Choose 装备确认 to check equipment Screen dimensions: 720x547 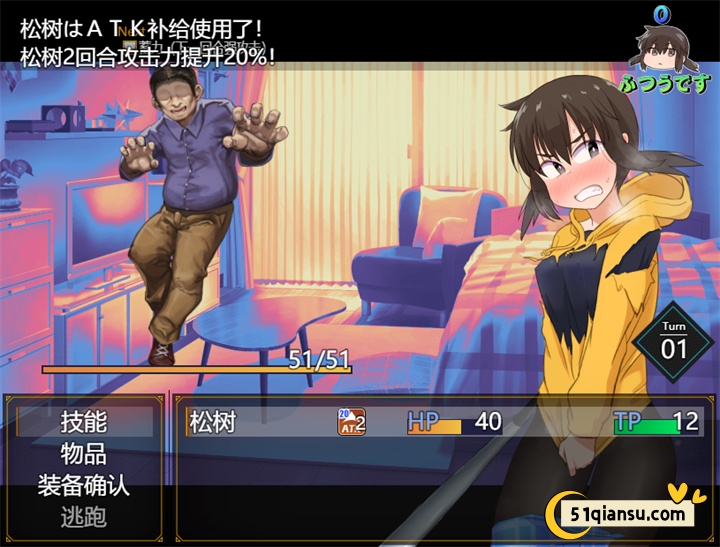[x=84, y=486]
